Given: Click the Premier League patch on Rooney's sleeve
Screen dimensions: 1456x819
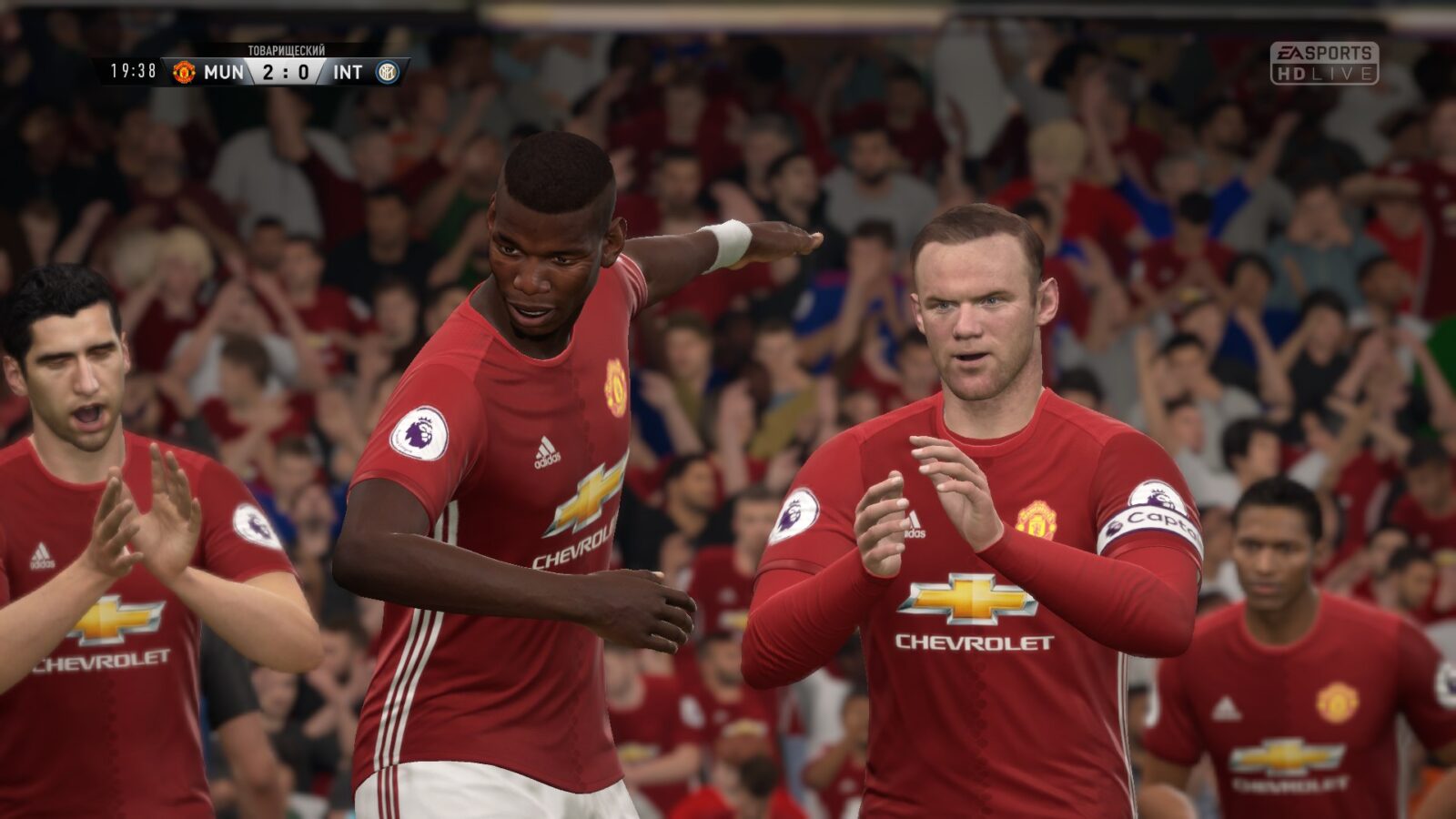Looking at the screenshot, I should click(796, 513).
